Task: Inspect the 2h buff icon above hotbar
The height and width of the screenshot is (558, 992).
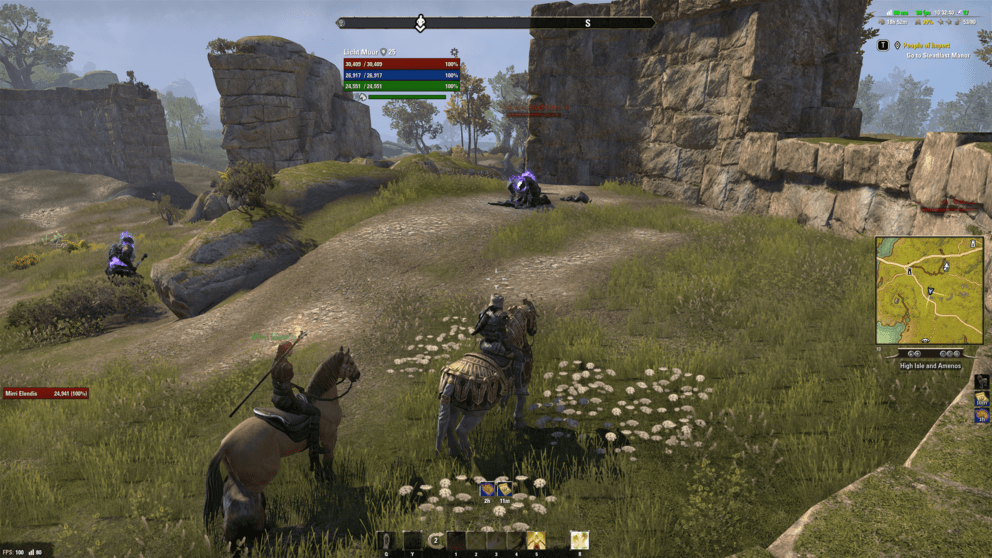Action: pos(487,489)
